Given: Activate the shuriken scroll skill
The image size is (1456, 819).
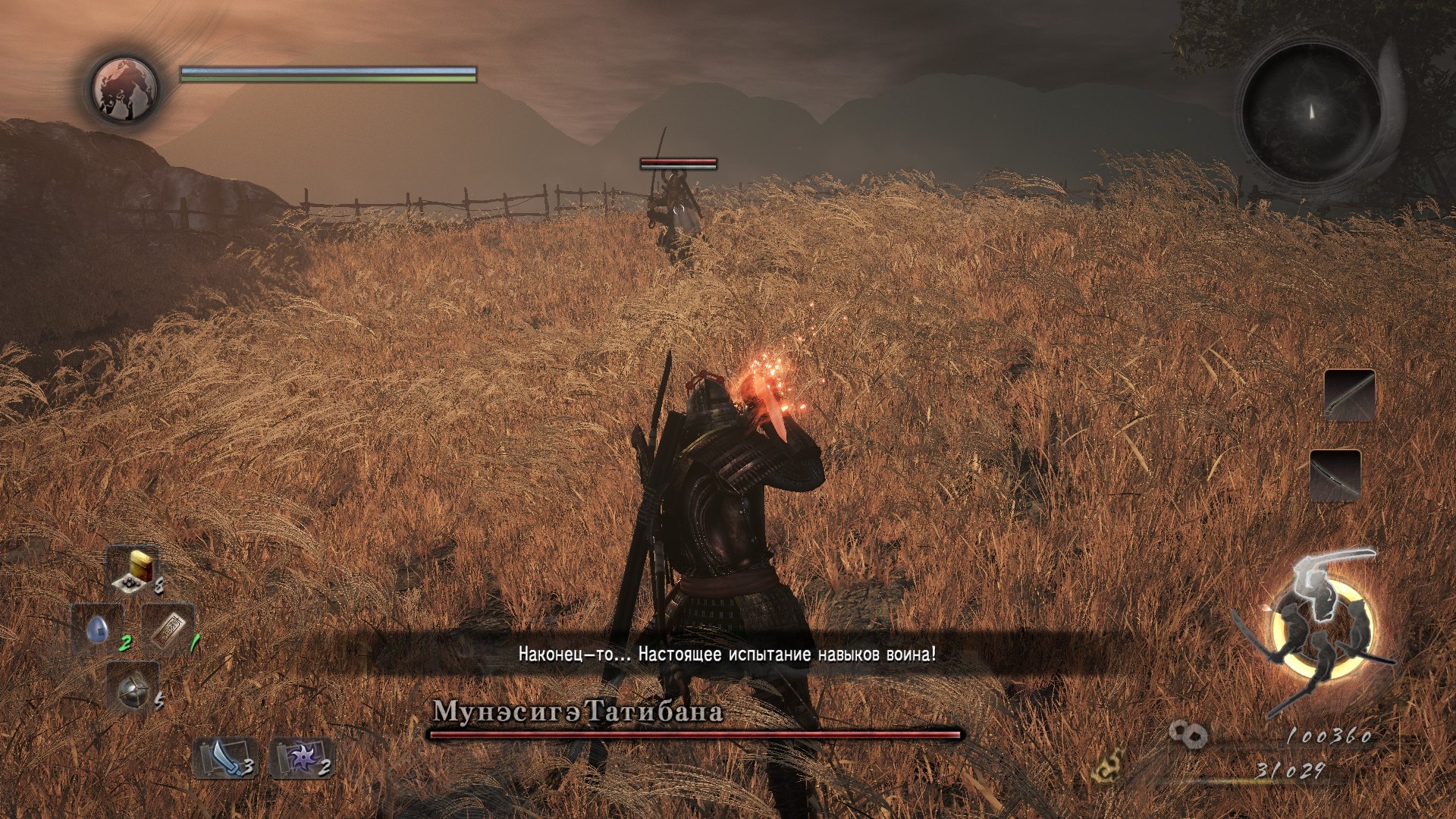Looking at the screenshot, I should click(x=301, y=758).
